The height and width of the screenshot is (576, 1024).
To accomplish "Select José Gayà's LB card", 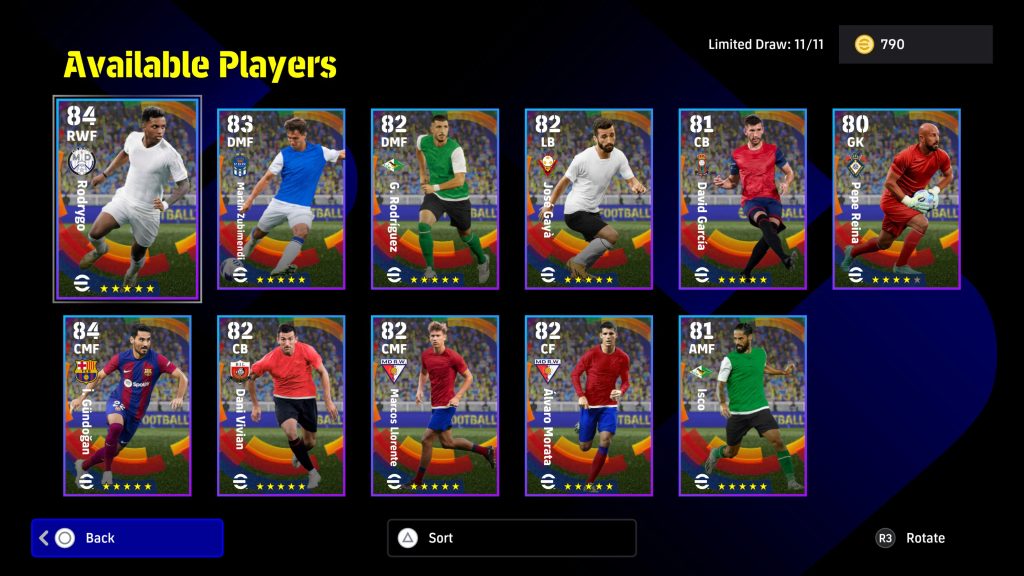I will (x=589, y=198).
